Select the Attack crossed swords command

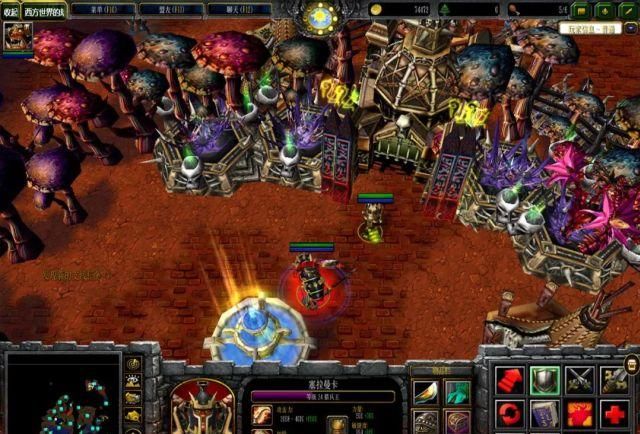point(581,380)
